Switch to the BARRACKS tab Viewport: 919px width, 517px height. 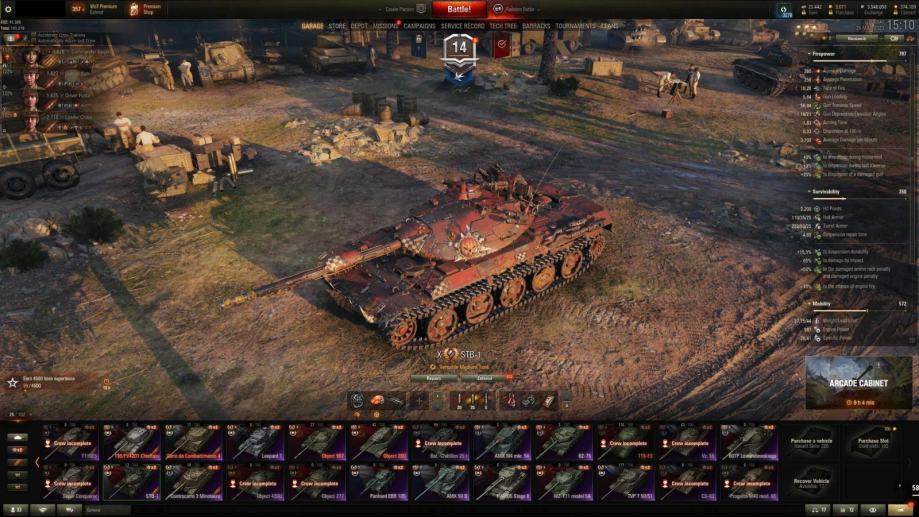(536, 26)
